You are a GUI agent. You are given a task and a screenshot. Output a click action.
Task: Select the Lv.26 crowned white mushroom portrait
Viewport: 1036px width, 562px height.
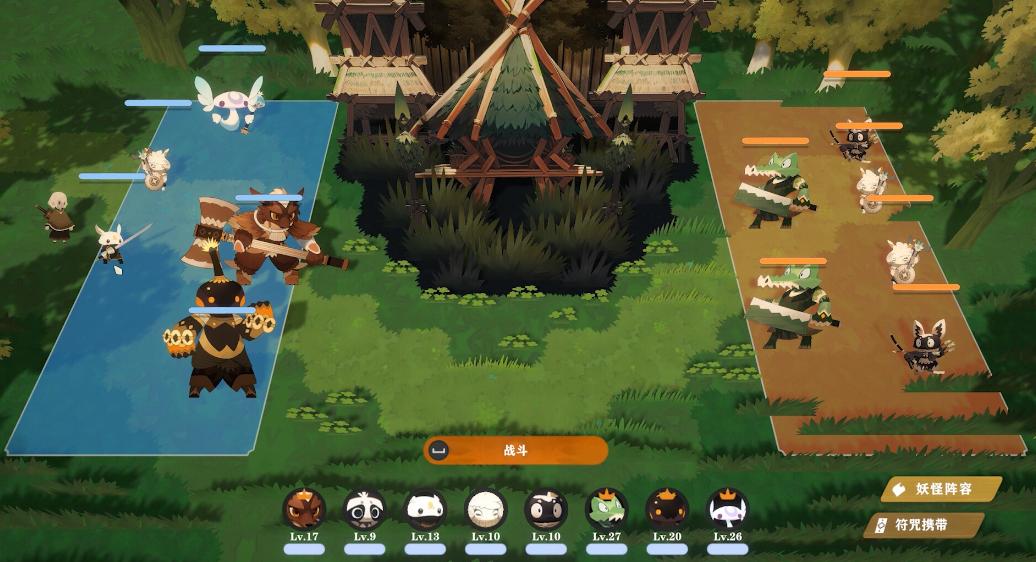click(727, 509)
